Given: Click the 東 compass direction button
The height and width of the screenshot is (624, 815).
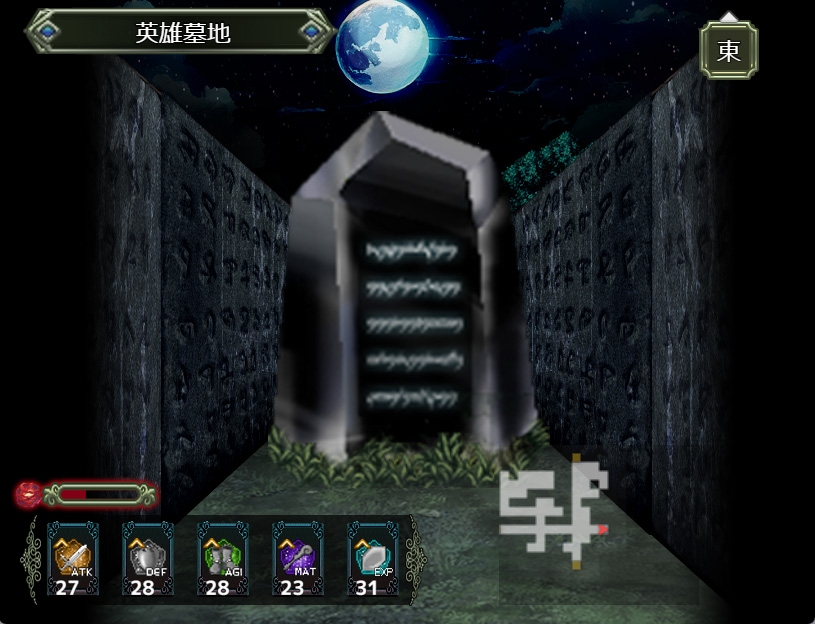Looking at the screenshot, I should (x=728, y=50).
